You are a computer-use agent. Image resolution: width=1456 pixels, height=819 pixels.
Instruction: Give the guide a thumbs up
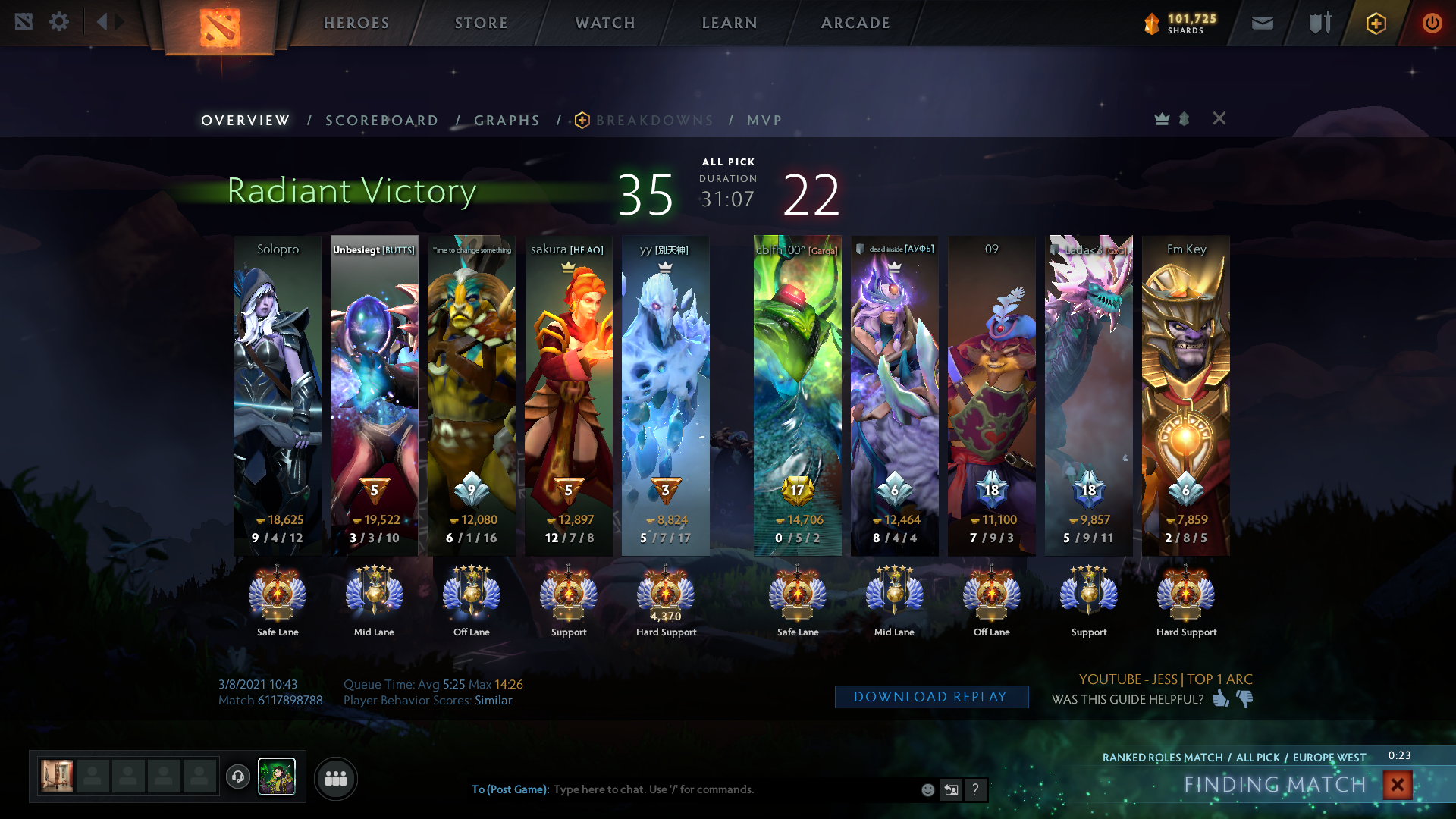[1220, 698]
